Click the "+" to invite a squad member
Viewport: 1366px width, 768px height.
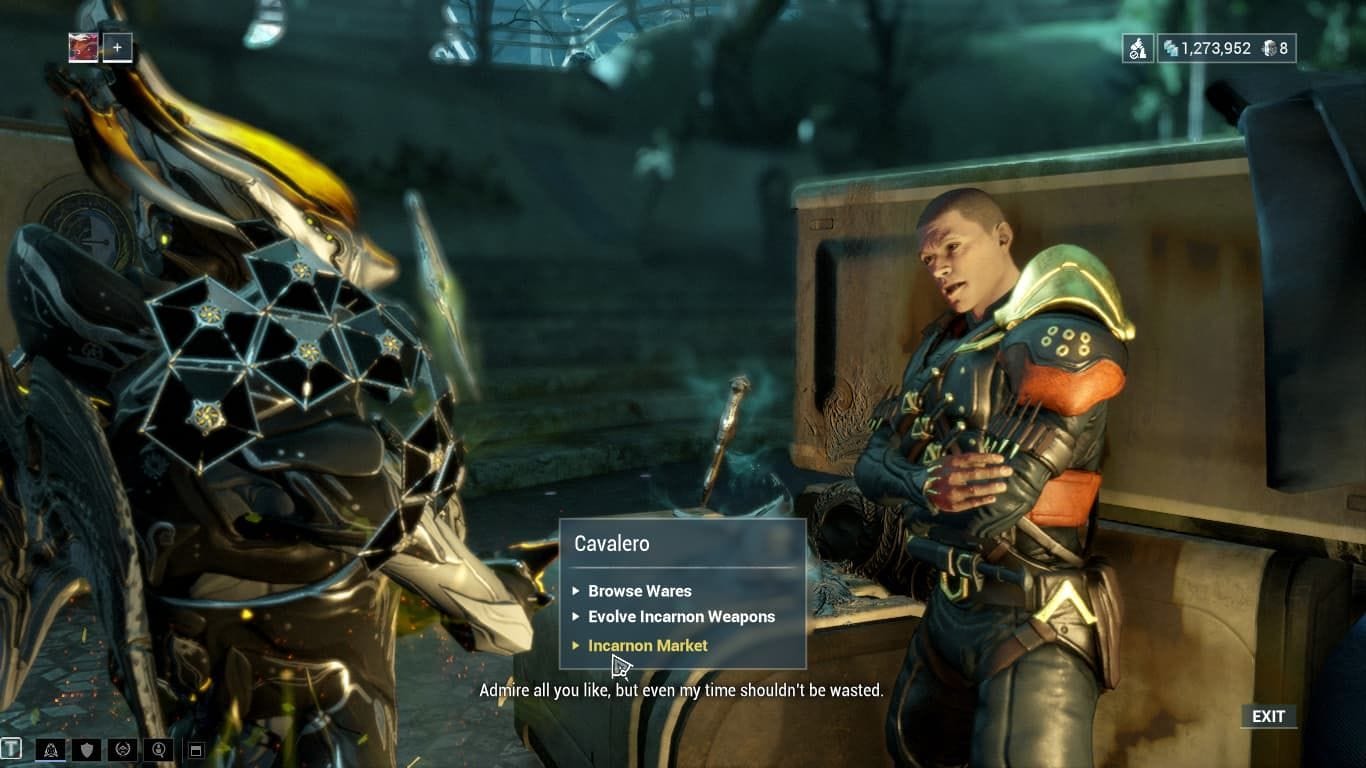pos(117,45)
